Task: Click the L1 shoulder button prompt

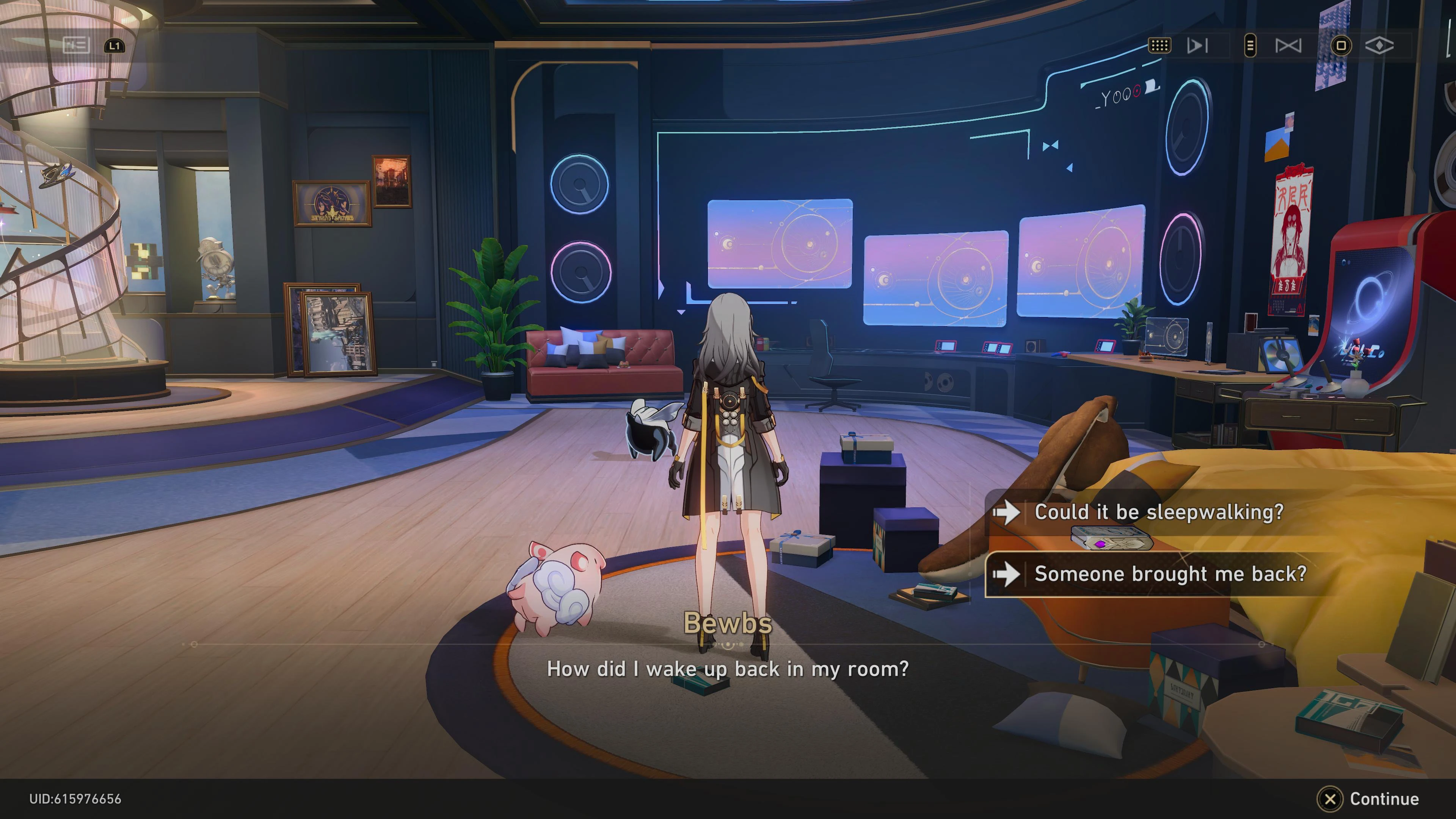Action: tap(115, 46)
